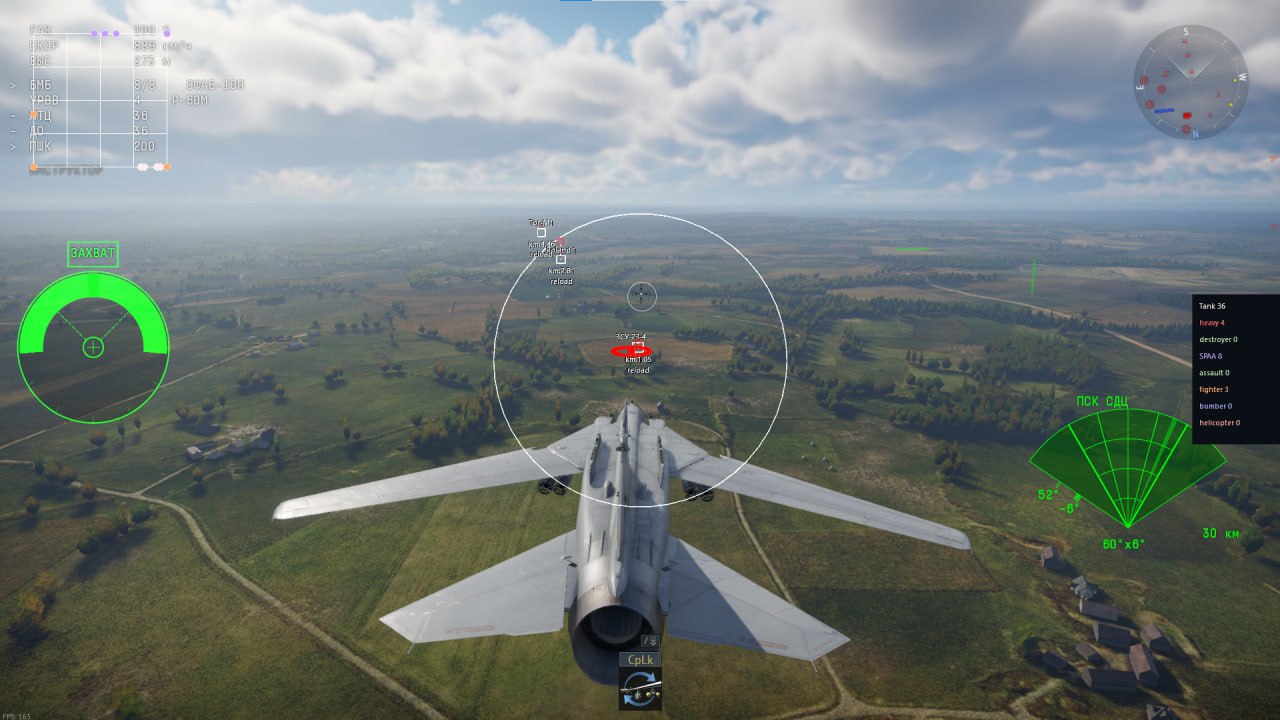Select the Tor-M1 target marker
1280x720 pixels.
(541, 232)
